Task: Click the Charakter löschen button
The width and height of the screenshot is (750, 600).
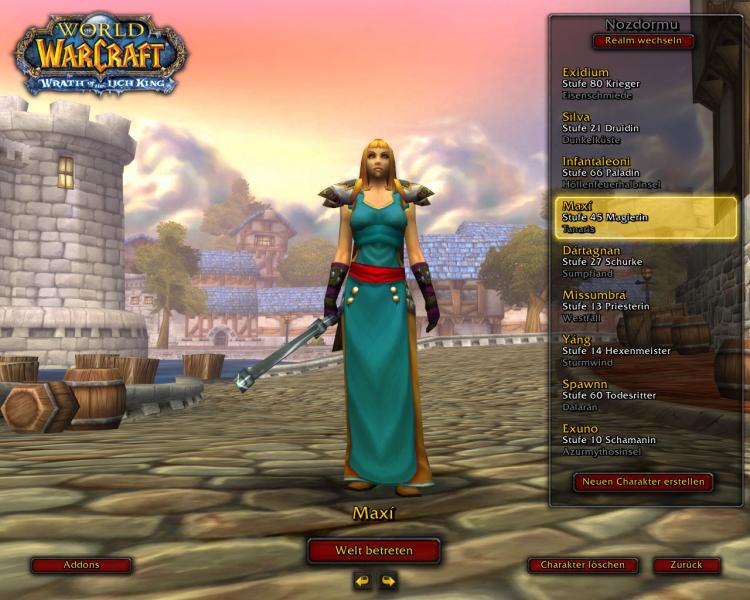Action: (x=582, y=565)
